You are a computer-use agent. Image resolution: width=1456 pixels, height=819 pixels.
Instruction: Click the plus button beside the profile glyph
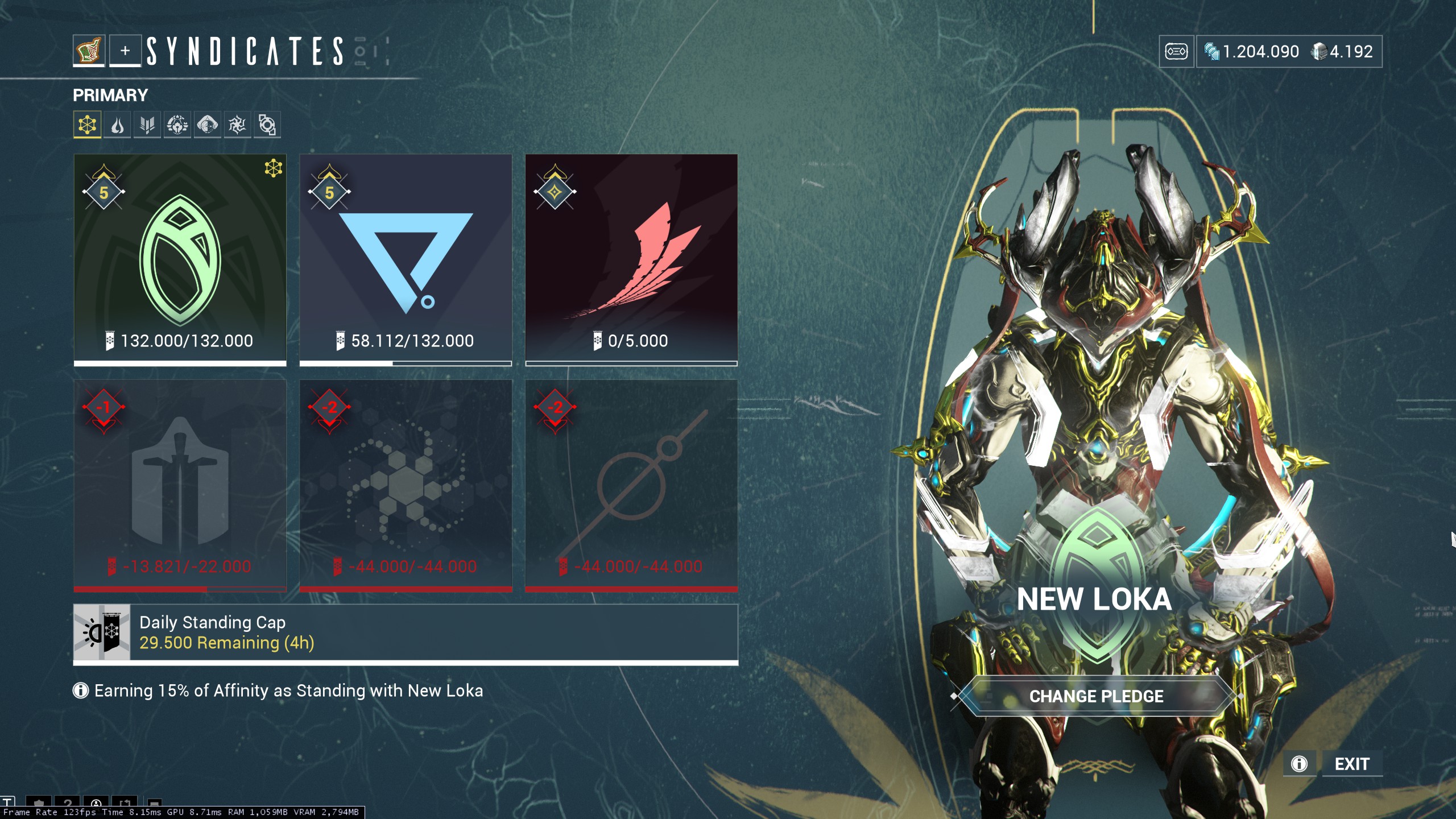(125, 51)
